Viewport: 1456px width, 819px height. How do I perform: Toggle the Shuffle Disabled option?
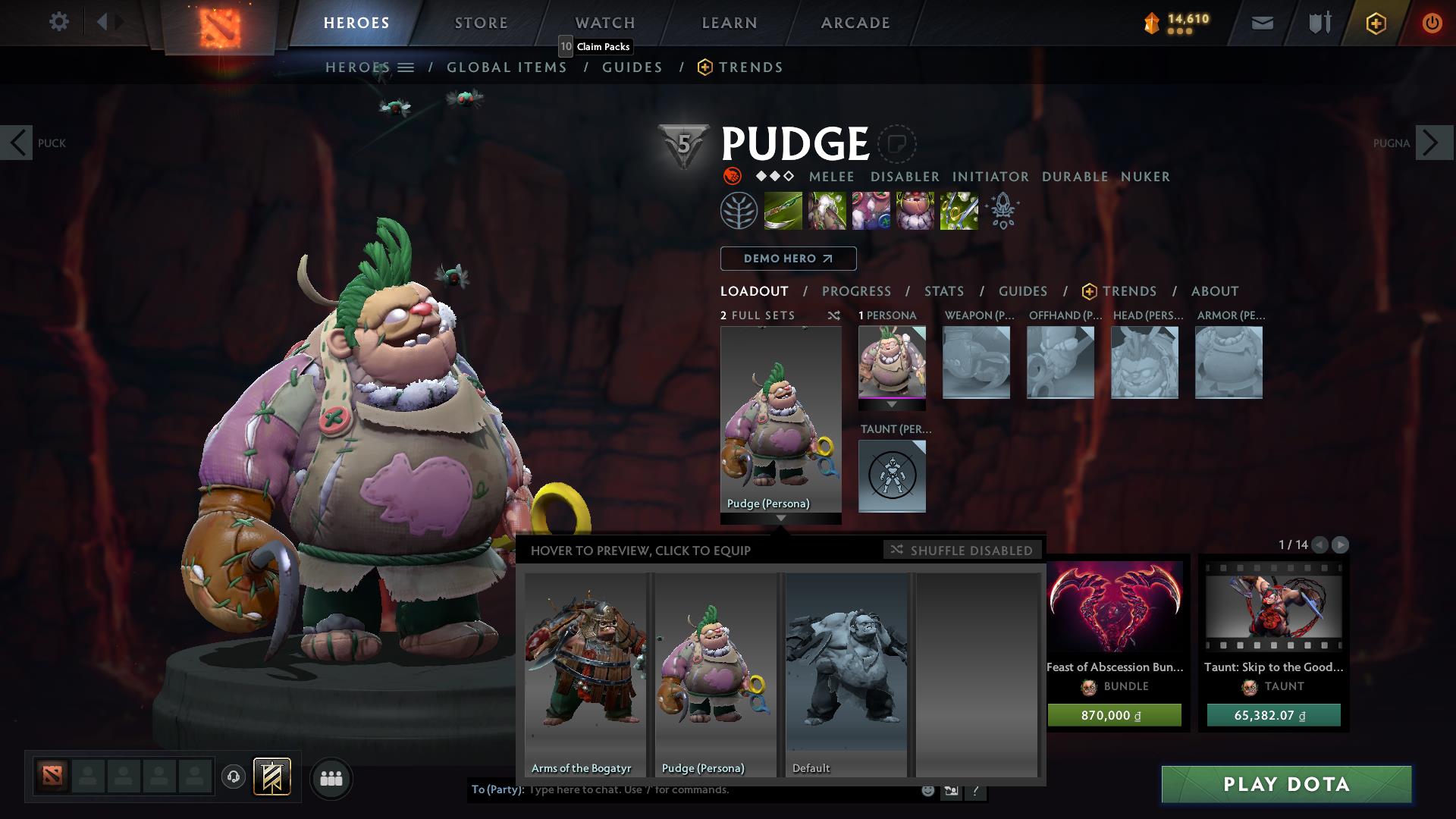962,550
